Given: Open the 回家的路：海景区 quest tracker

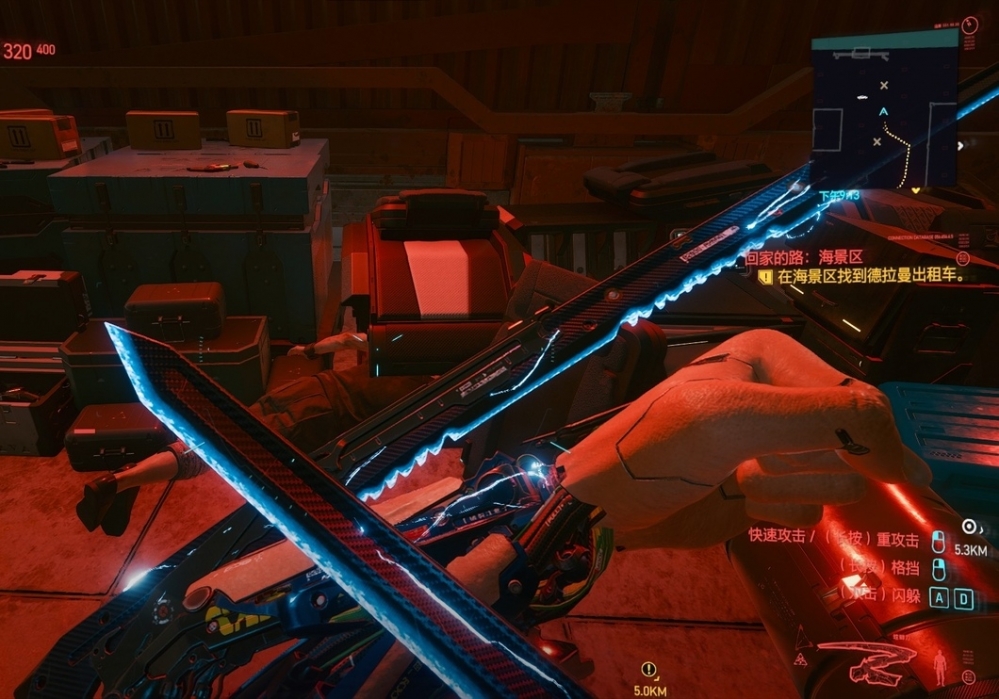Looking at the screenshot, I should tap(804, 257).
